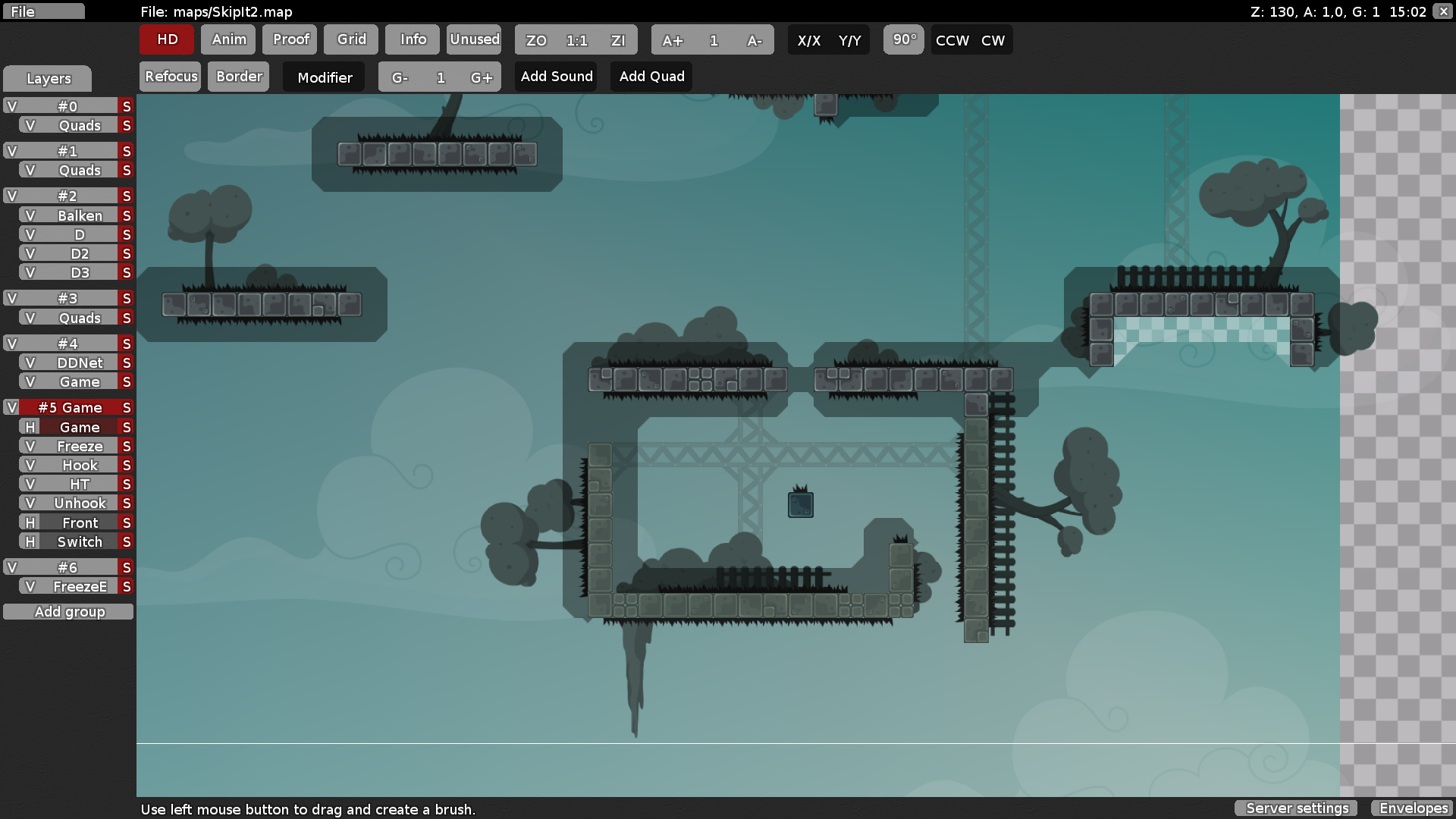Highlight Unused tiles
Screen dimensions: 1456x819
[x=474, y=39]
